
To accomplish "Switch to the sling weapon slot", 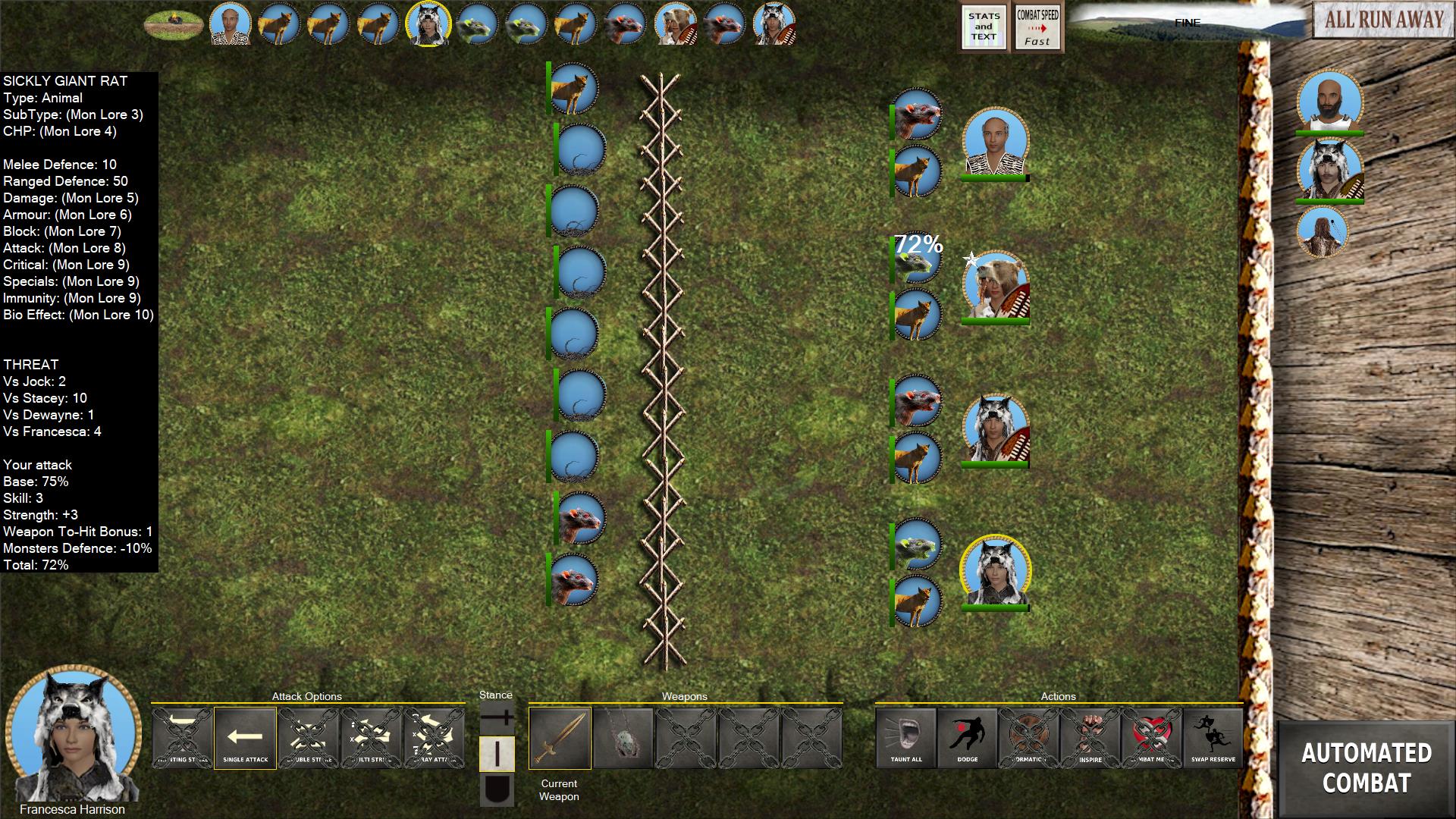I will (623, 738).
